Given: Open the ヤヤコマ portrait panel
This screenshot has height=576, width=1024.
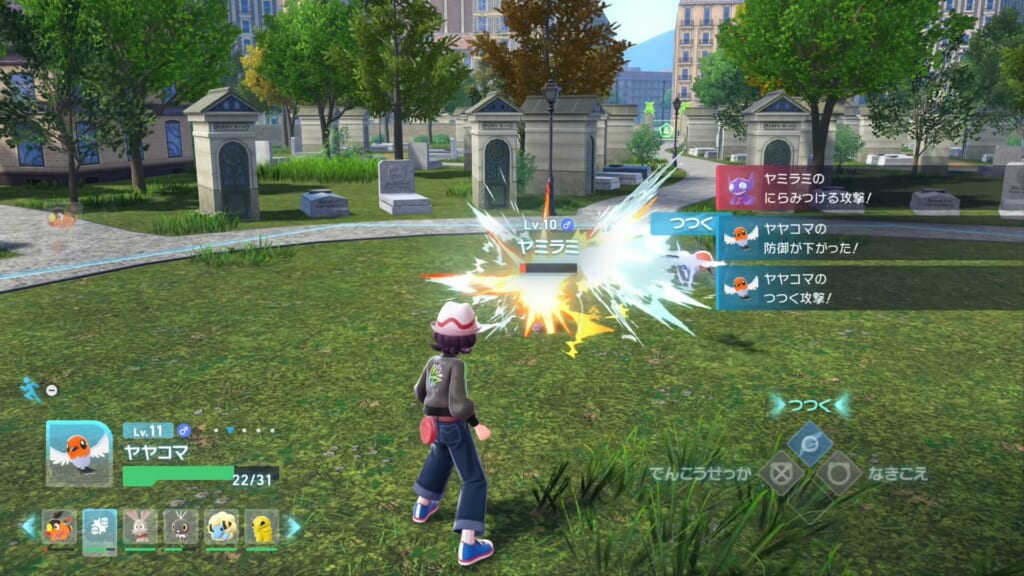Looking at the screenshot, I should point(79,453).
